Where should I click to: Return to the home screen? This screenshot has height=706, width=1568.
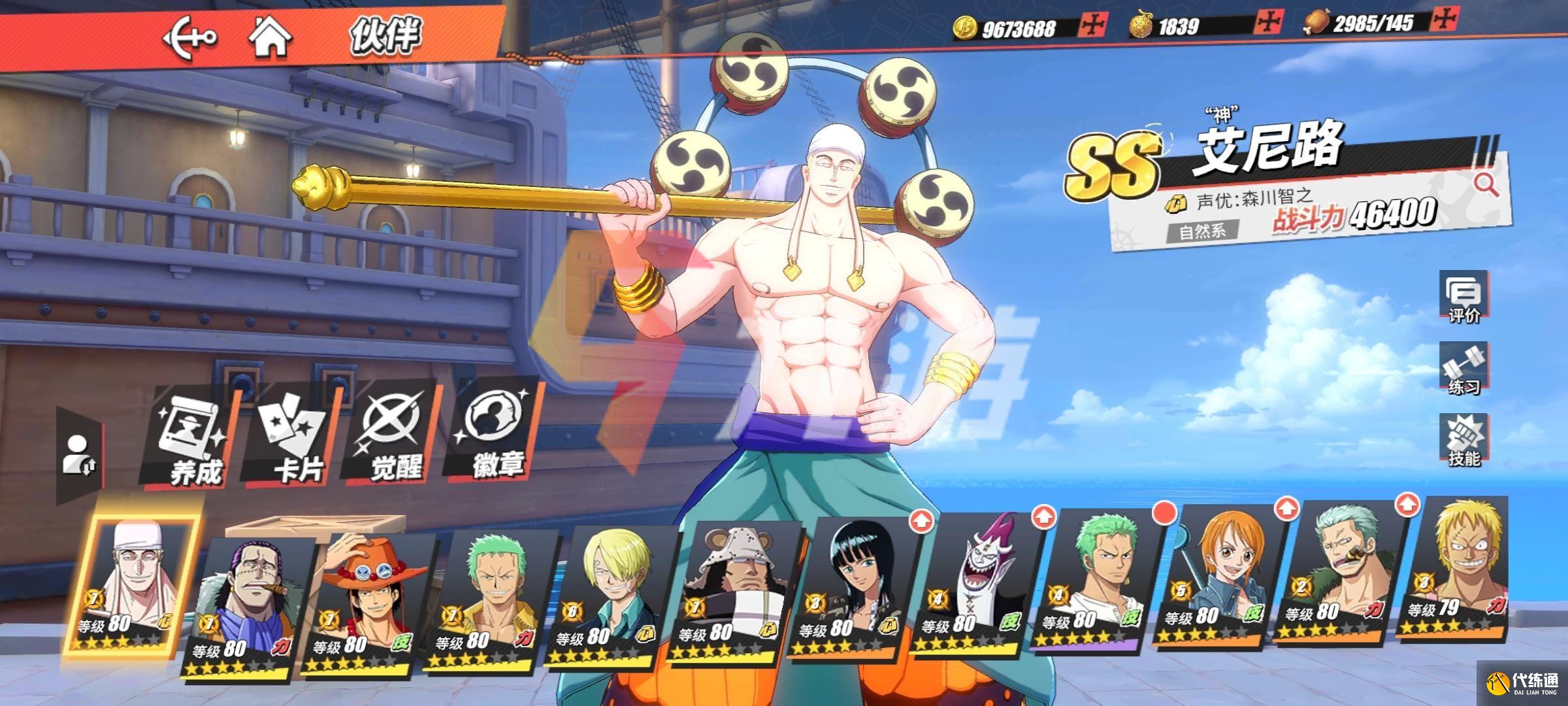point(270,37)
